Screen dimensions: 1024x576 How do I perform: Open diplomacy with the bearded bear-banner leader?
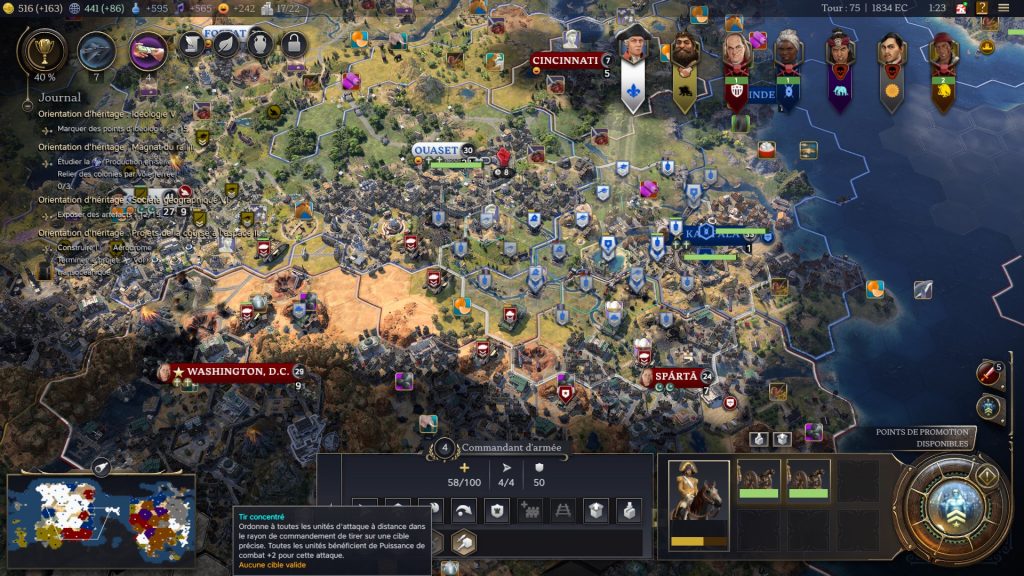tap(685, 60)
